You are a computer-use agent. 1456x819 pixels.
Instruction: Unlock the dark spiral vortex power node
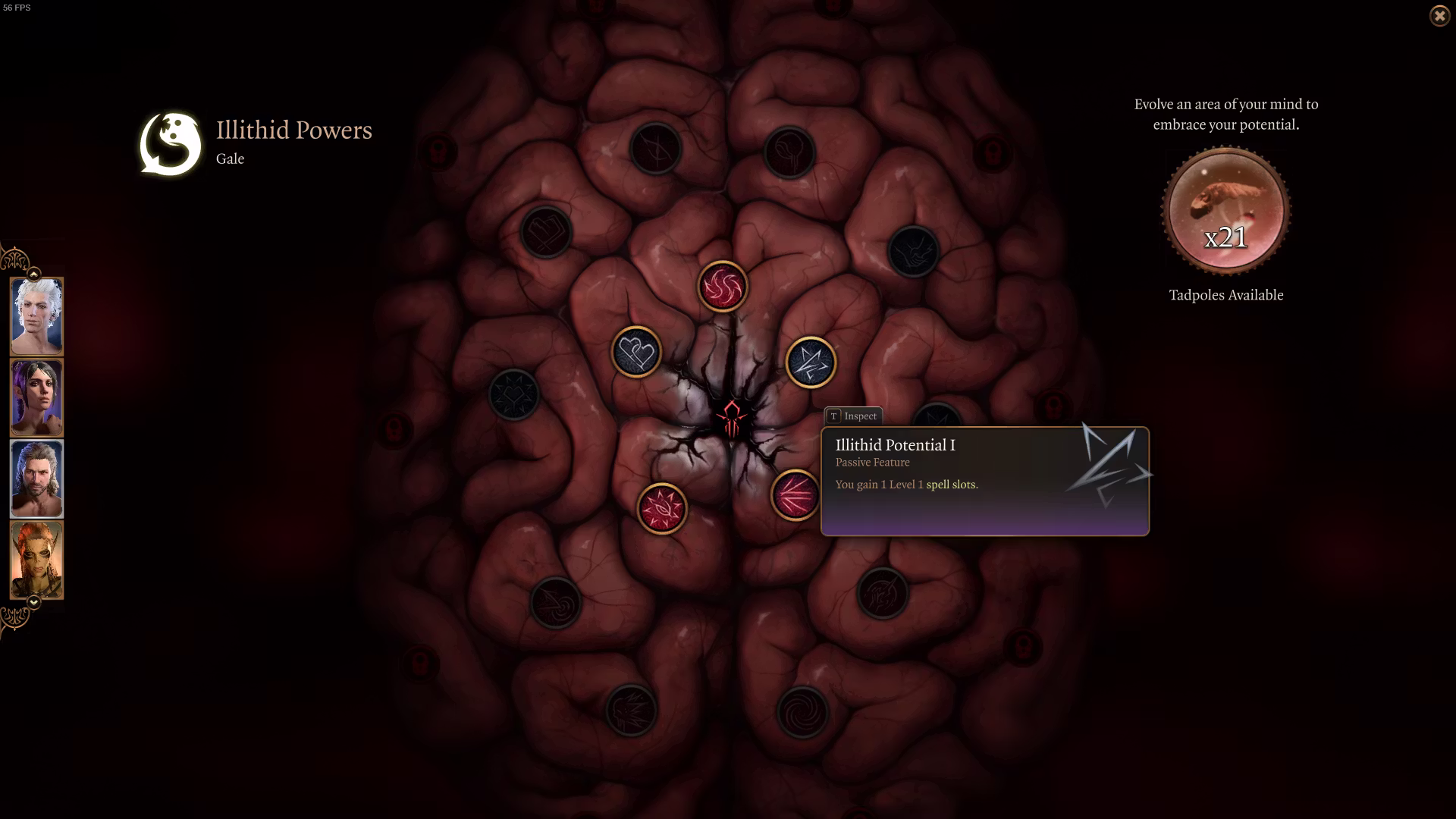point(802,712)
